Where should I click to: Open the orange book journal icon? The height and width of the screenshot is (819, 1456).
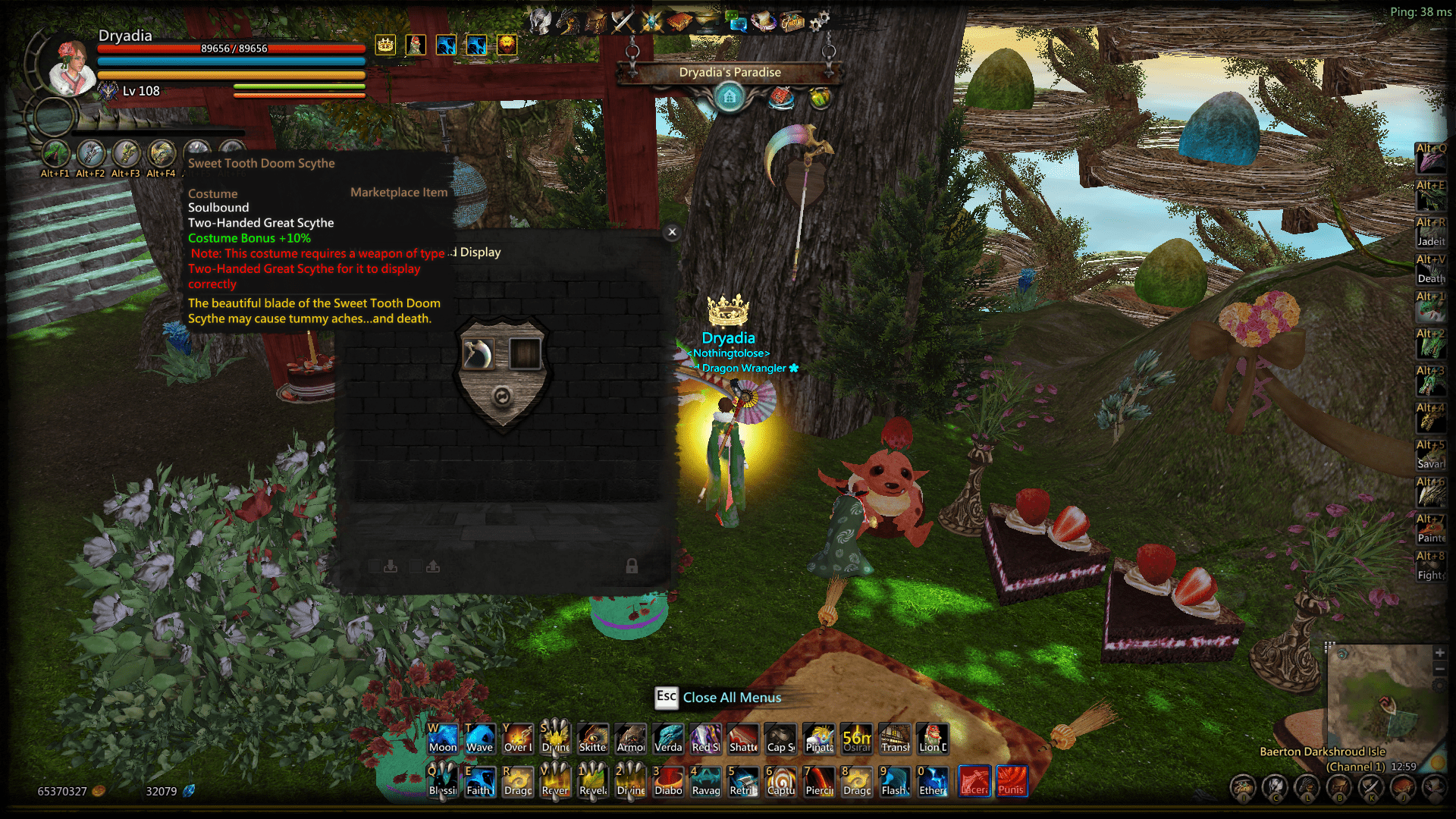[679, 21]
